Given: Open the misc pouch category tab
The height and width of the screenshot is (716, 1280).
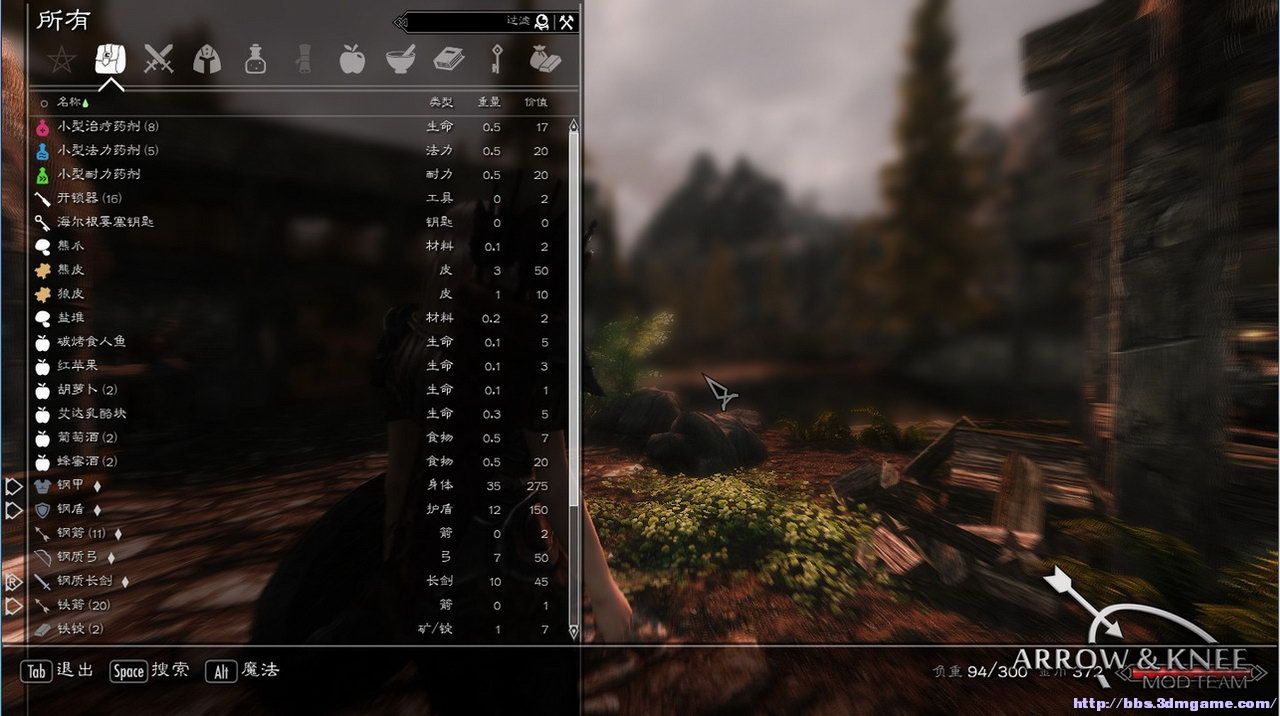Looking at the screenshot, I should [x=545, y=60].
